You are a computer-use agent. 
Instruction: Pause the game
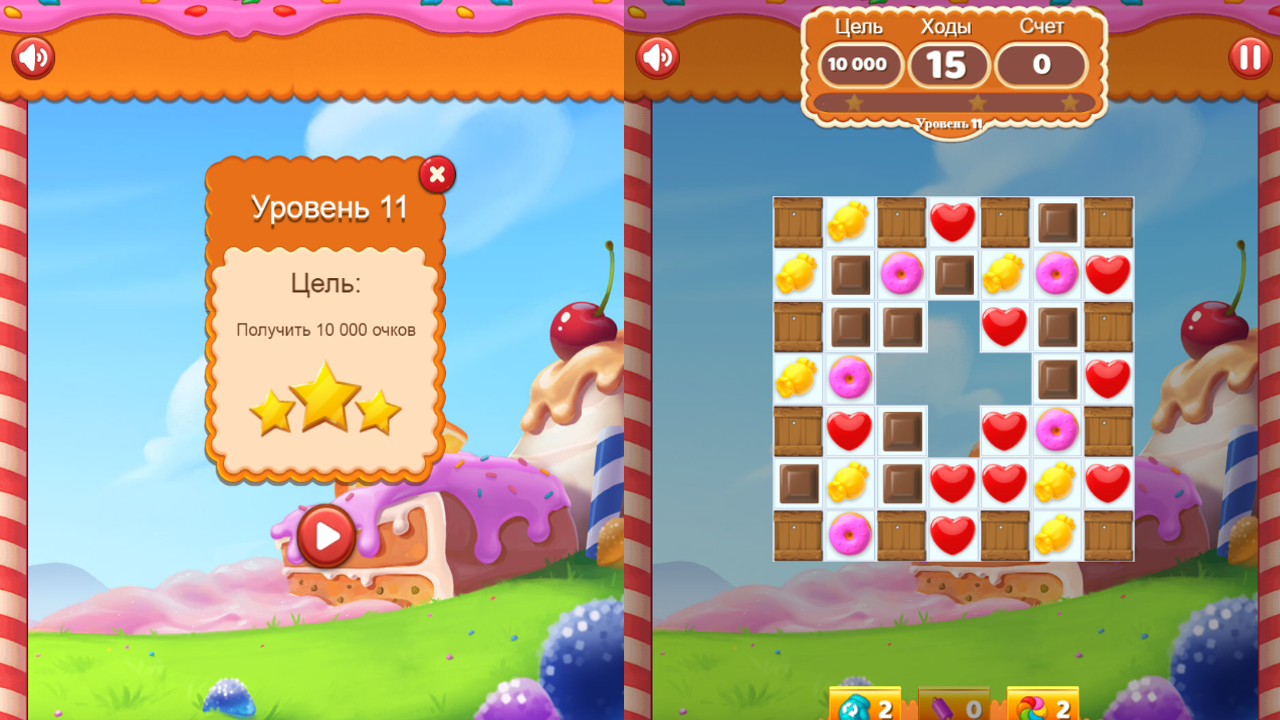(1250, 56)
